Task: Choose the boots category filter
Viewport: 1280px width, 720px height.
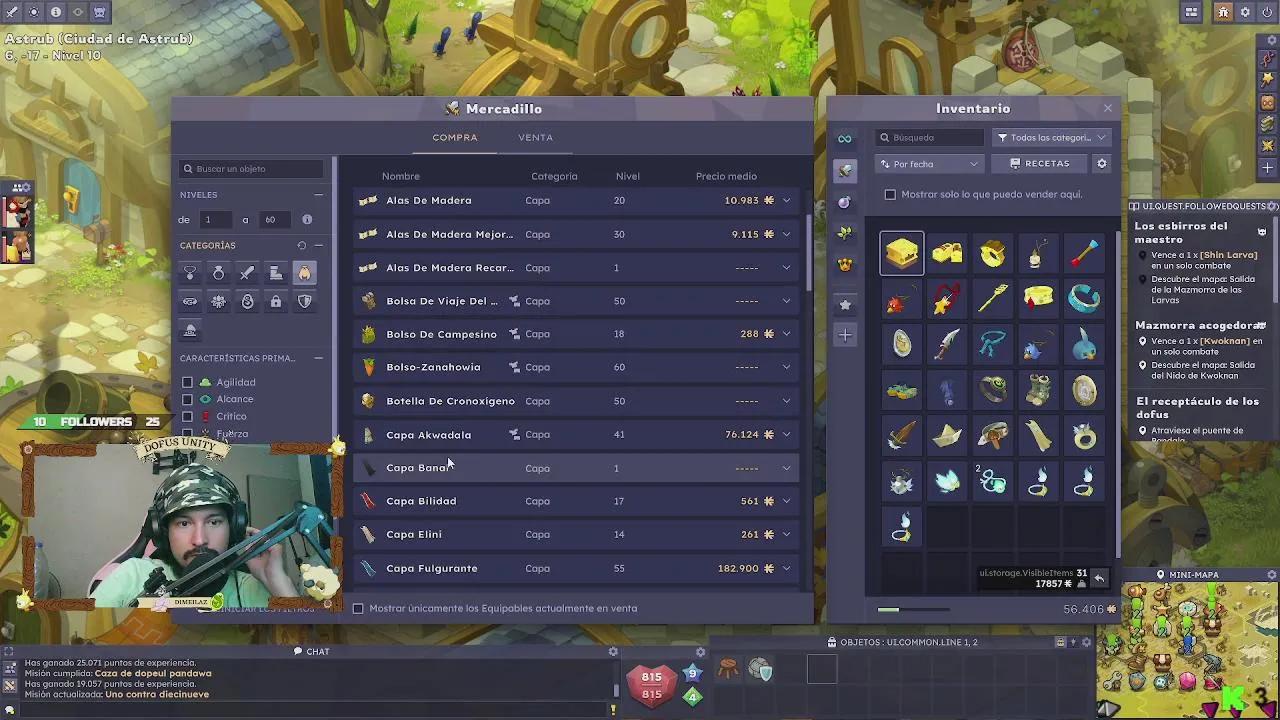Action: 275,272
